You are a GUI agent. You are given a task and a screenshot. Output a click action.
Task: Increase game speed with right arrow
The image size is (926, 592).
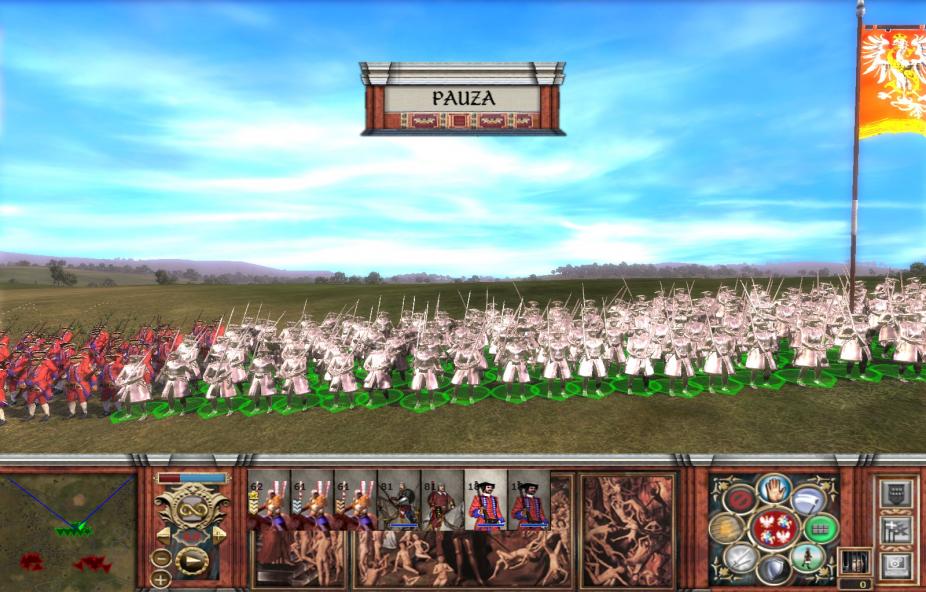pos(221,536)
